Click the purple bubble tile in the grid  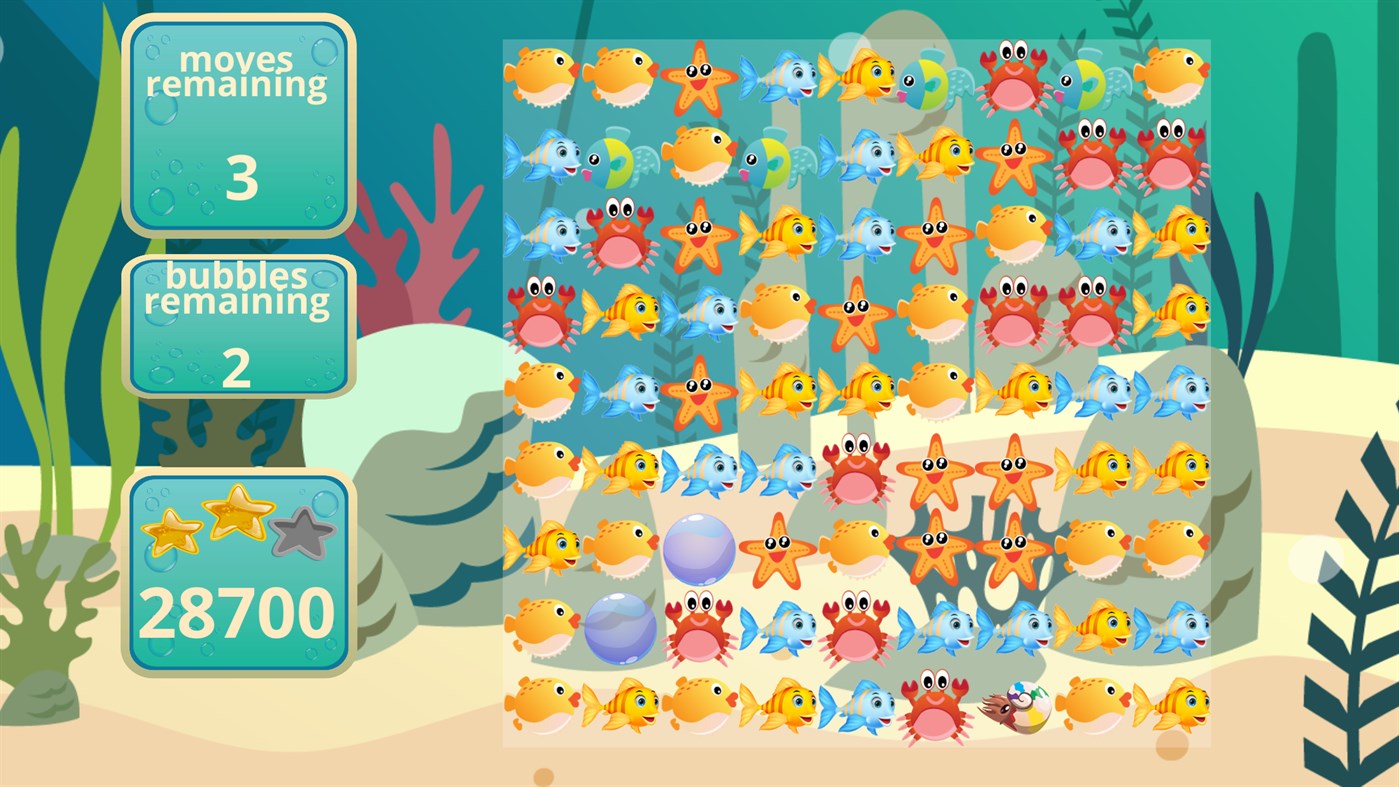coord(697,547)
